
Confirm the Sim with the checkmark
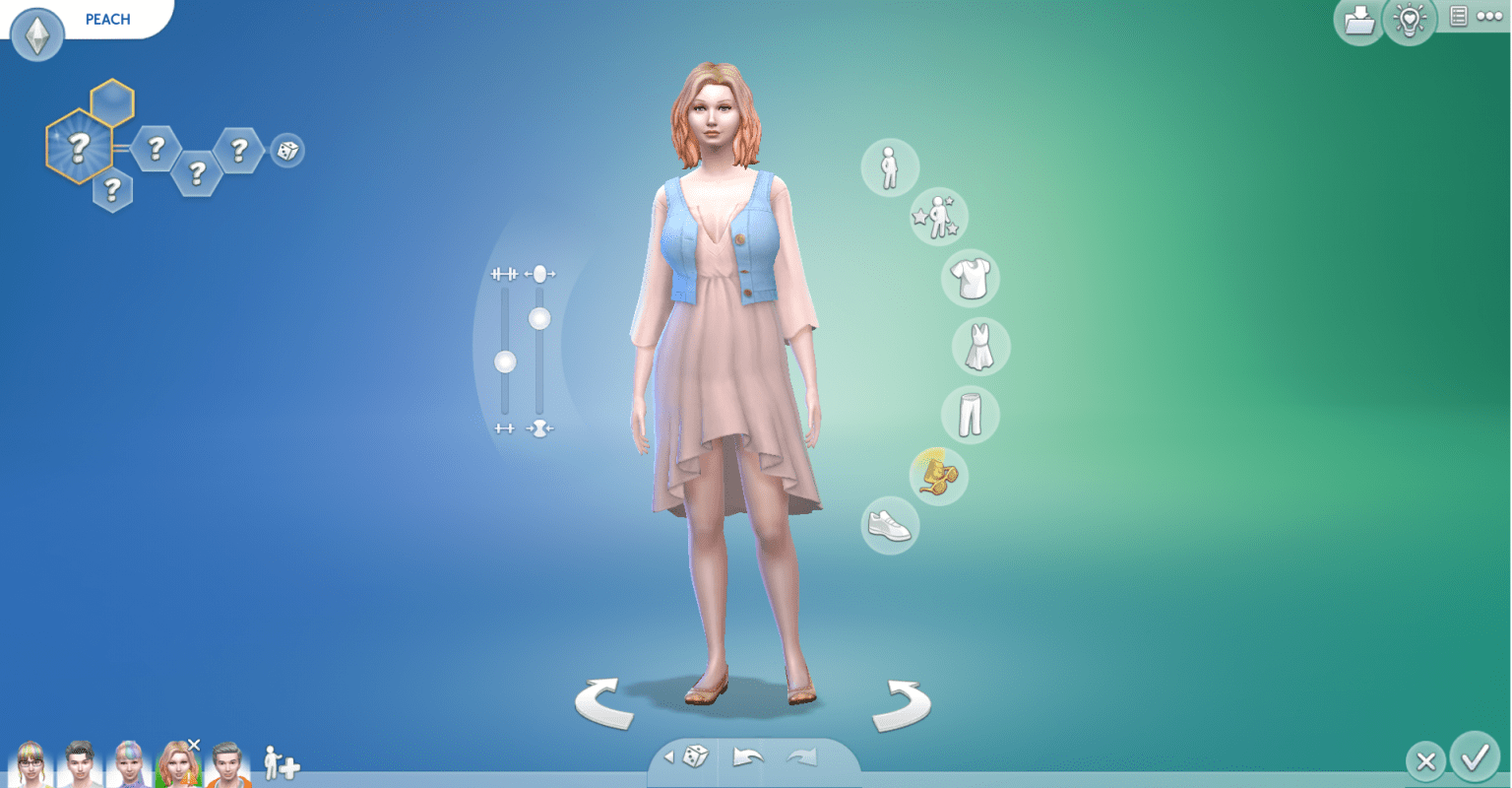tap(1476, 760)
